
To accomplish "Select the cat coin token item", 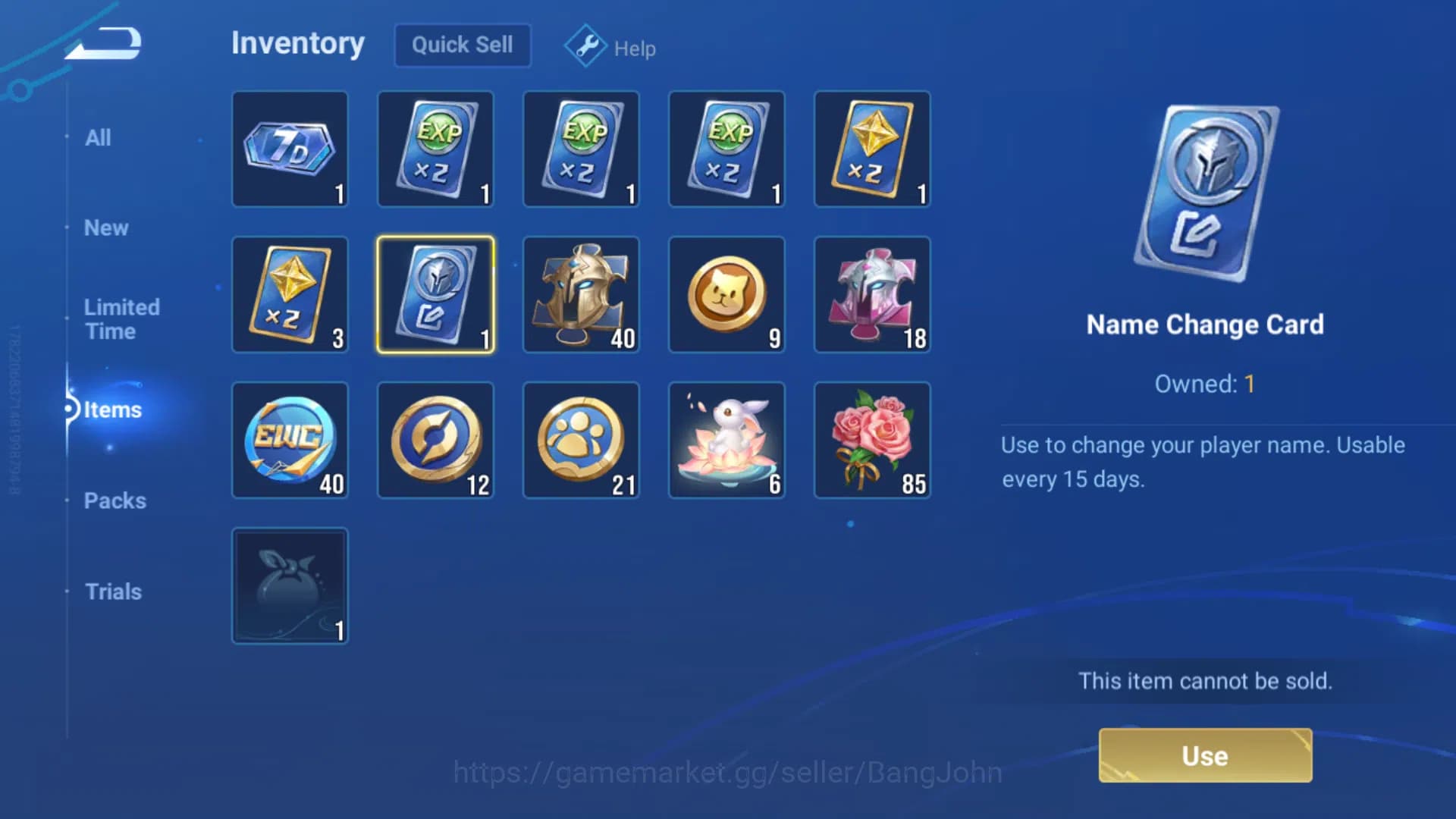I will [727, 295].
